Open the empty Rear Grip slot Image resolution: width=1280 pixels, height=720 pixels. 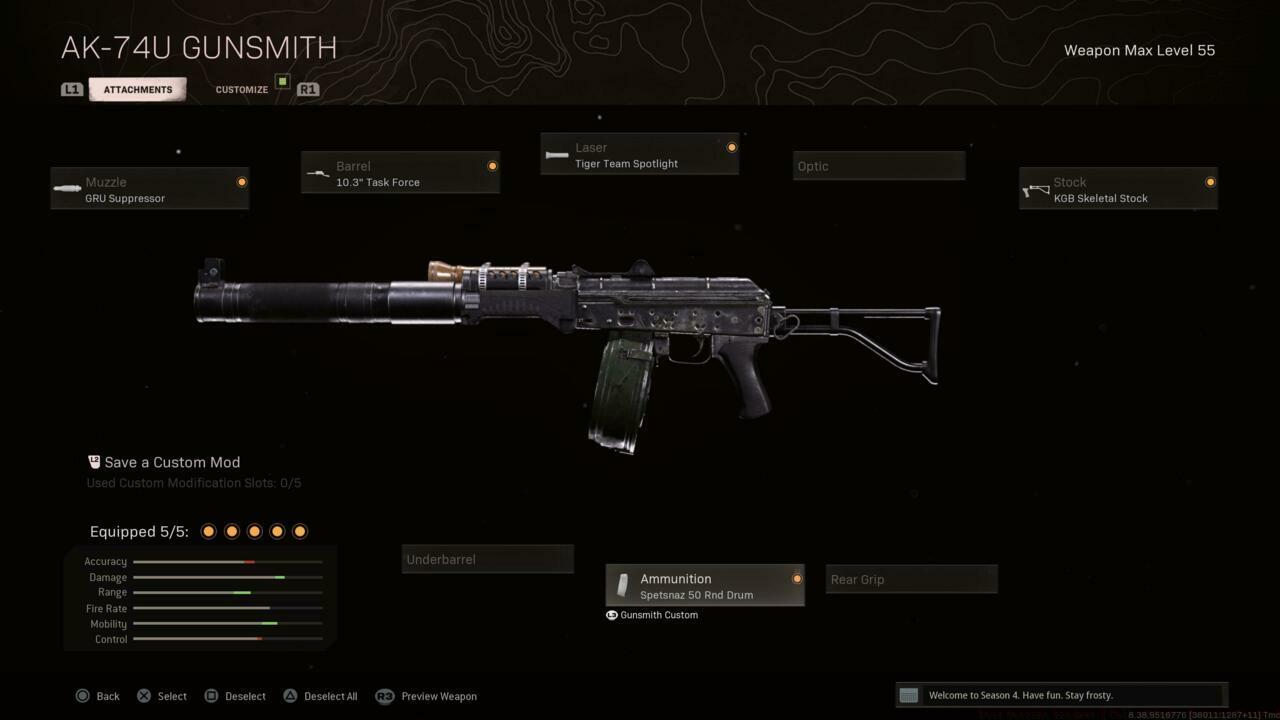coord(910,579)
